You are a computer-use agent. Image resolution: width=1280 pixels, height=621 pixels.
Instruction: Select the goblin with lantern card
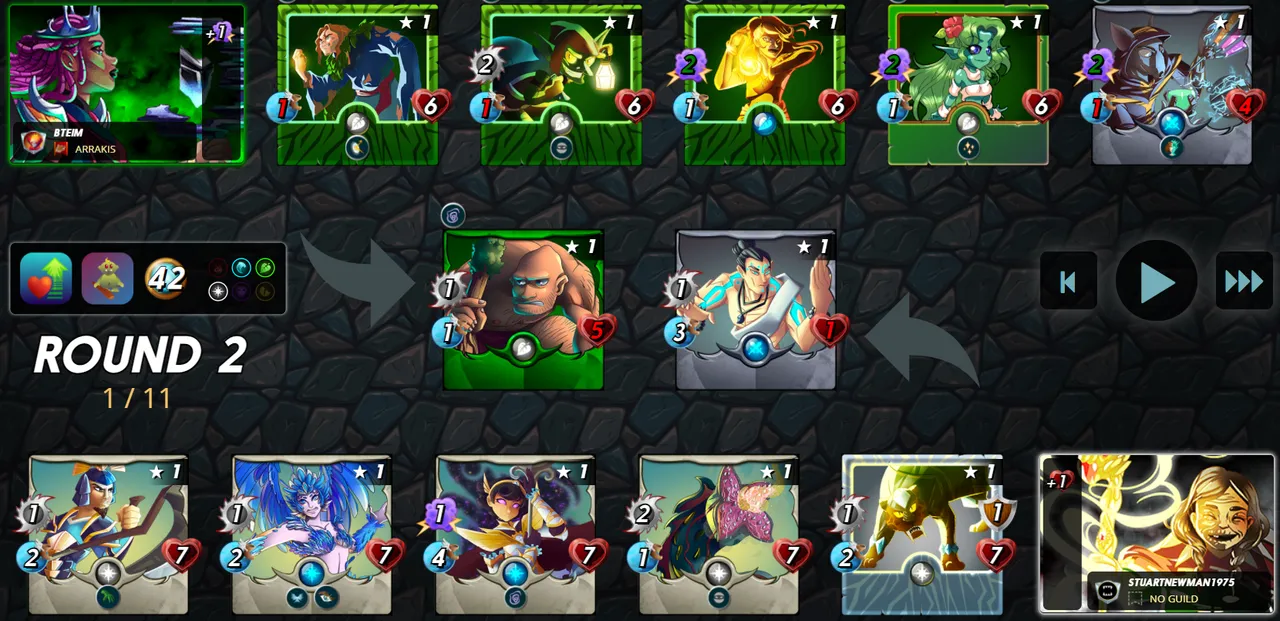(561, 84)
